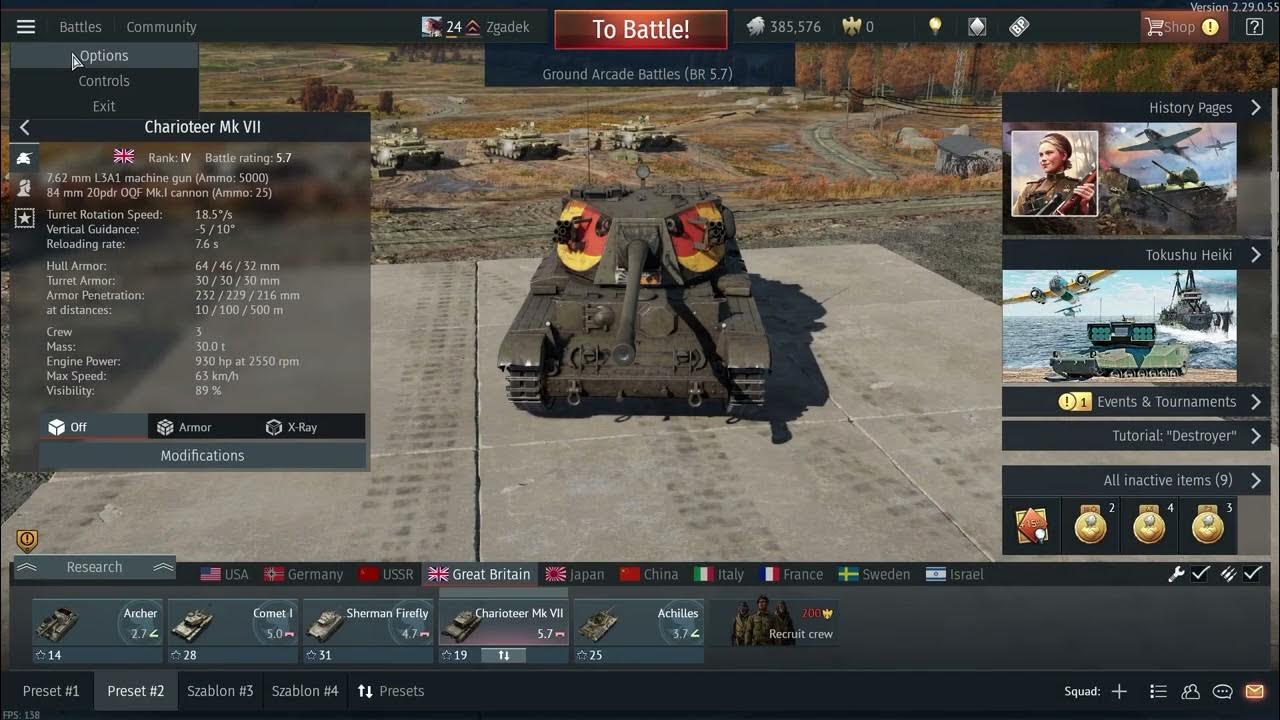The height and width of the screenshot is (720, 1280).
Task: Check the automatic repair checkbox
Action: (x=1200, y=574)
